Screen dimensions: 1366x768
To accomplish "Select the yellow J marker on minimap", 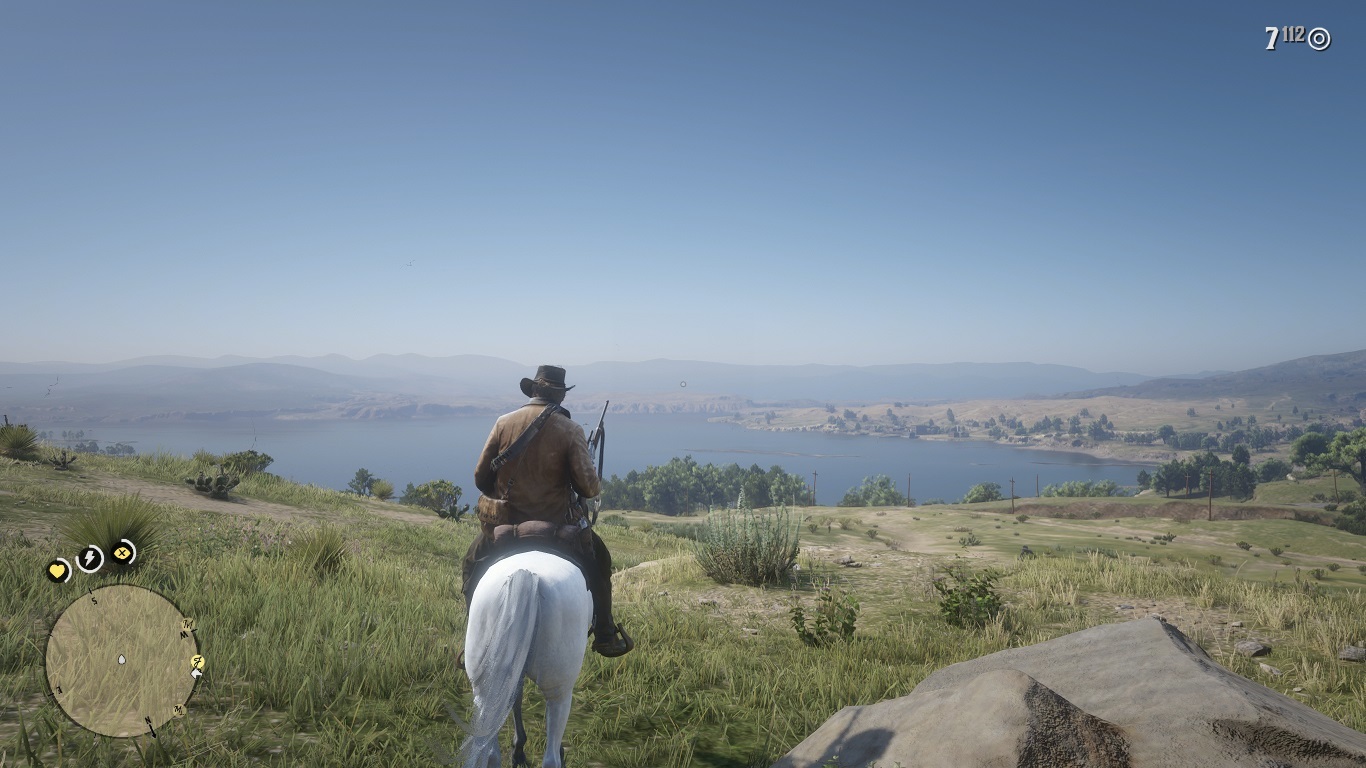I will [197, 662].
